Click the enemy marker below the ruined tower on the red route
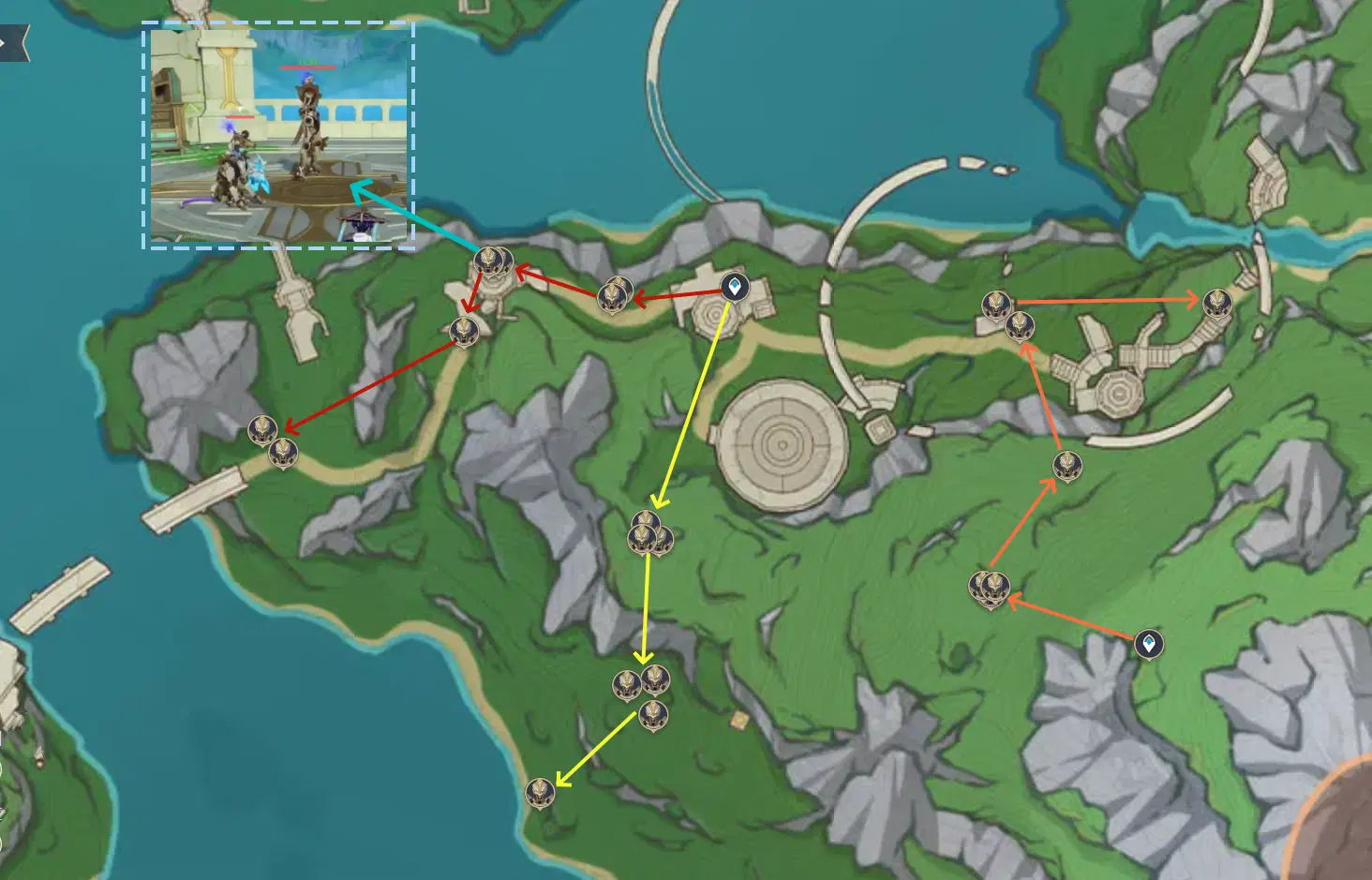Screen dimensions: 1372x880 point(466,330)
